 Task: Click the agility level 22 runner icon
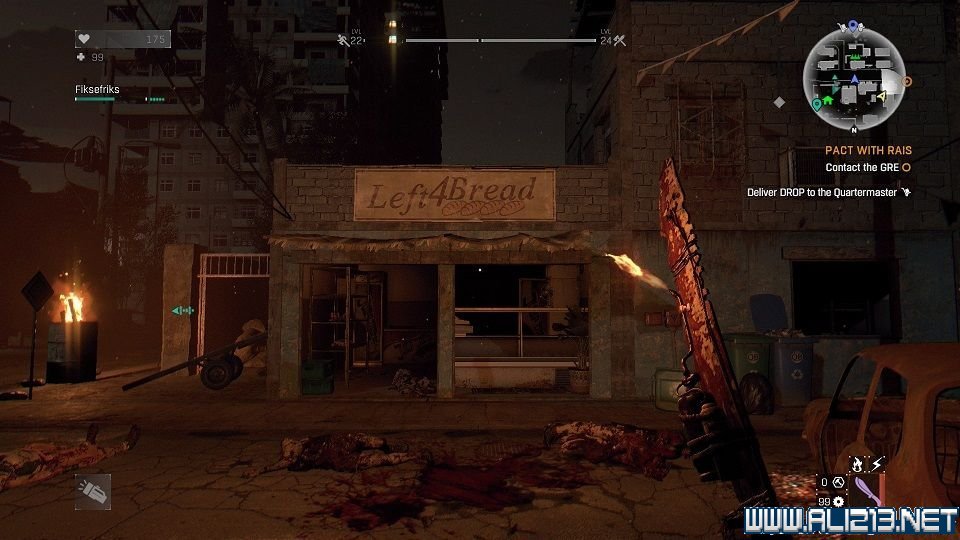tap(343, 40)
